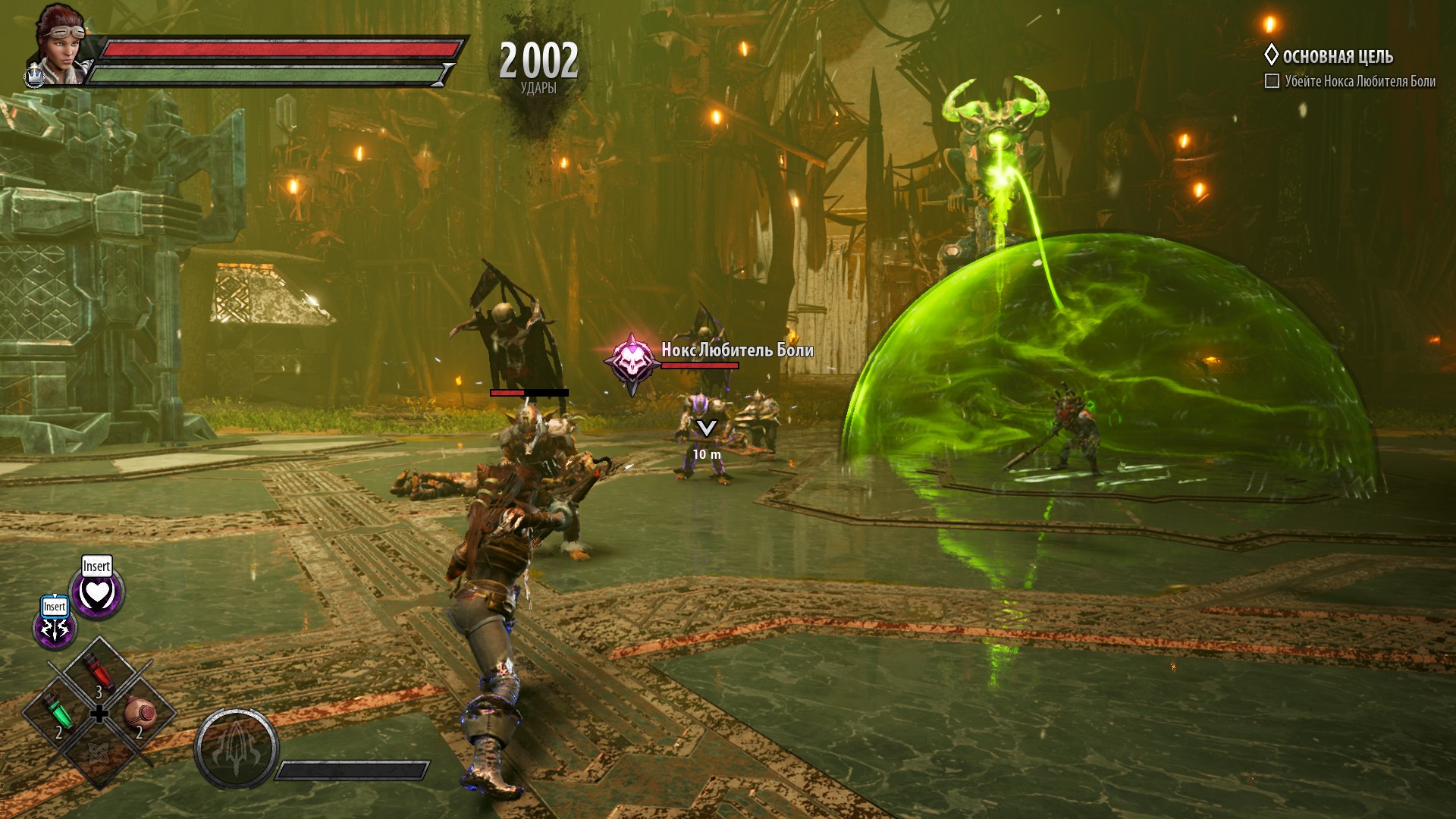The width and height of the screenshot is (1456, 819).
Task: Trigger the lightning dagger ability icon
Action: tap(55, 628)
